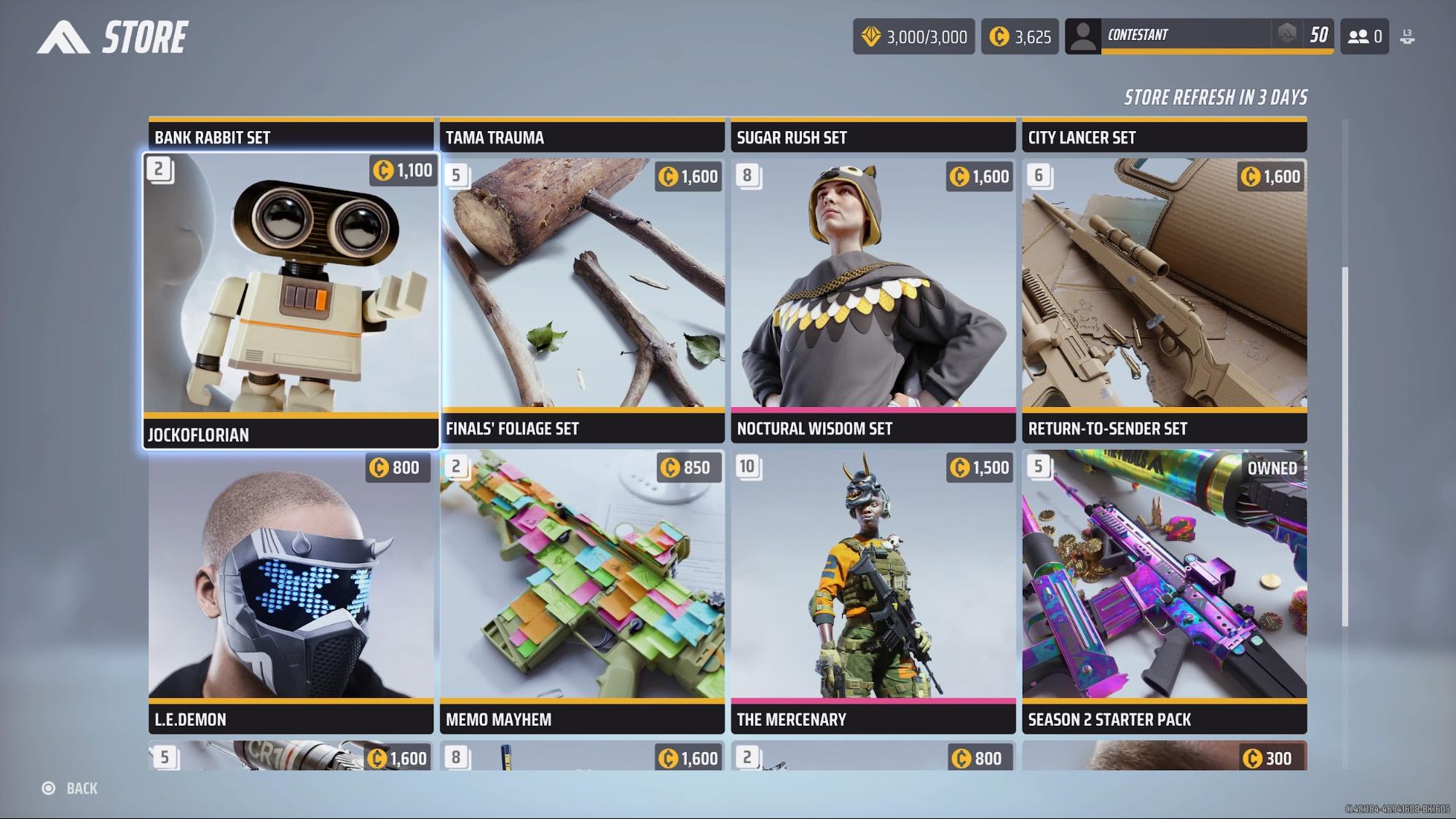Select the partially visible 300-coin item

click(1164, 756)
